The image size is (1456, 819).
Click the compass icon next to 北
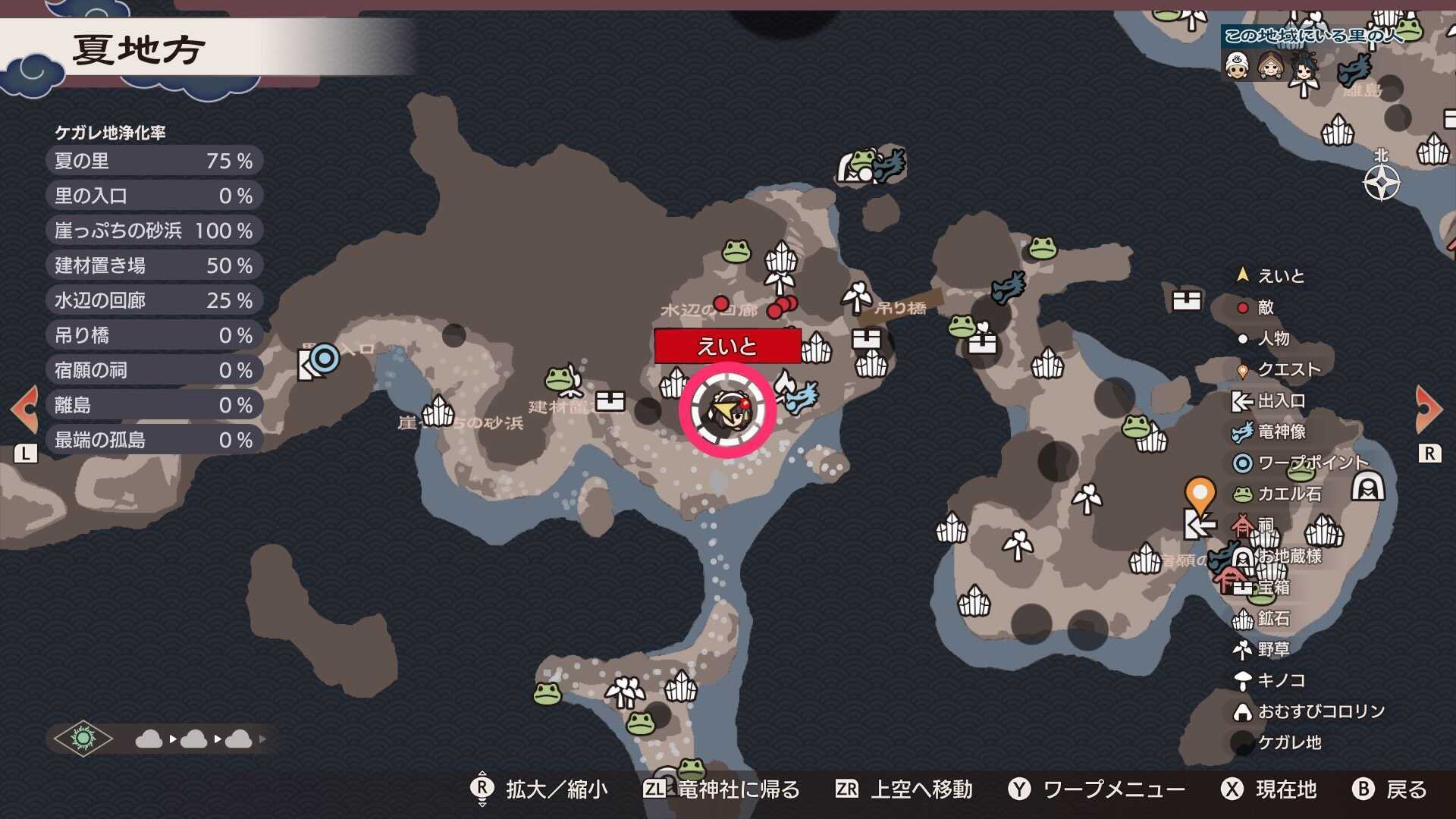pos(1382,182)
